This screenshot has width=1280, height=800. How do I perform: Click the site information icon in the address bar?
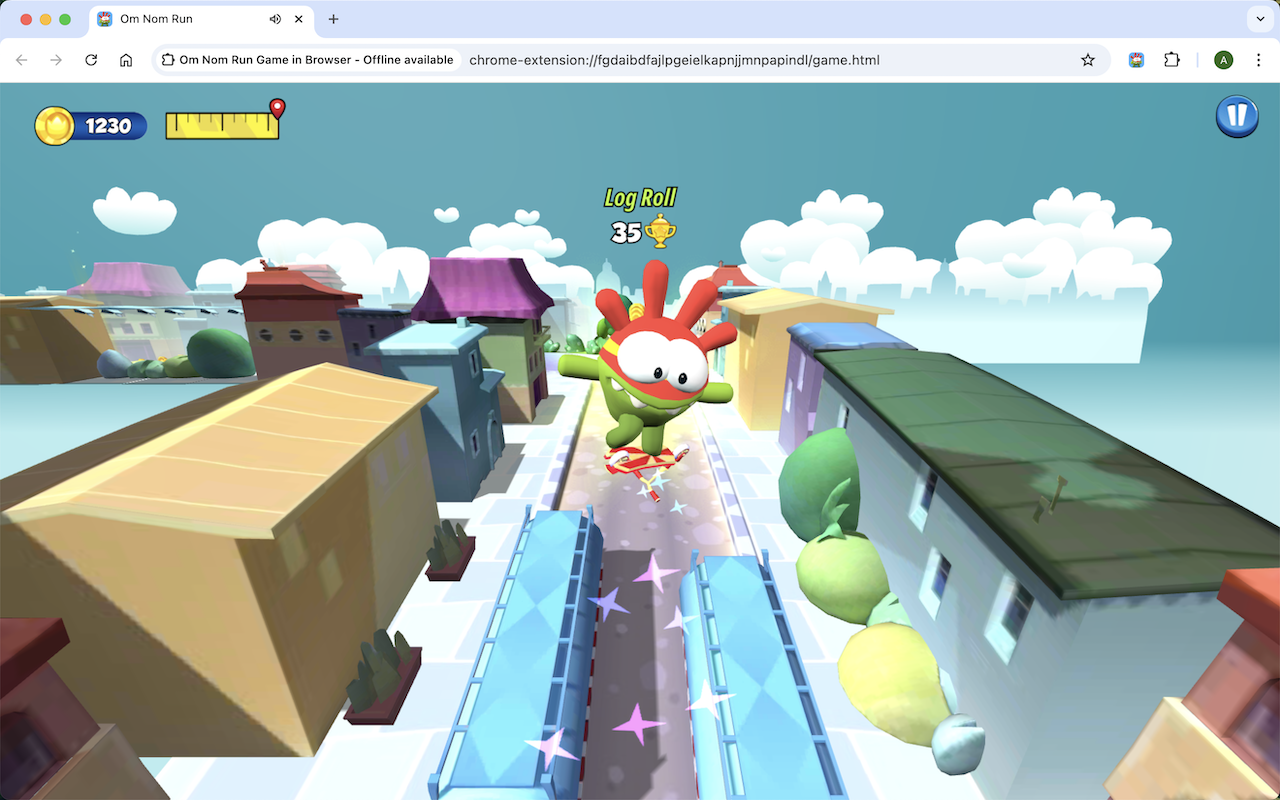(167, 60)
